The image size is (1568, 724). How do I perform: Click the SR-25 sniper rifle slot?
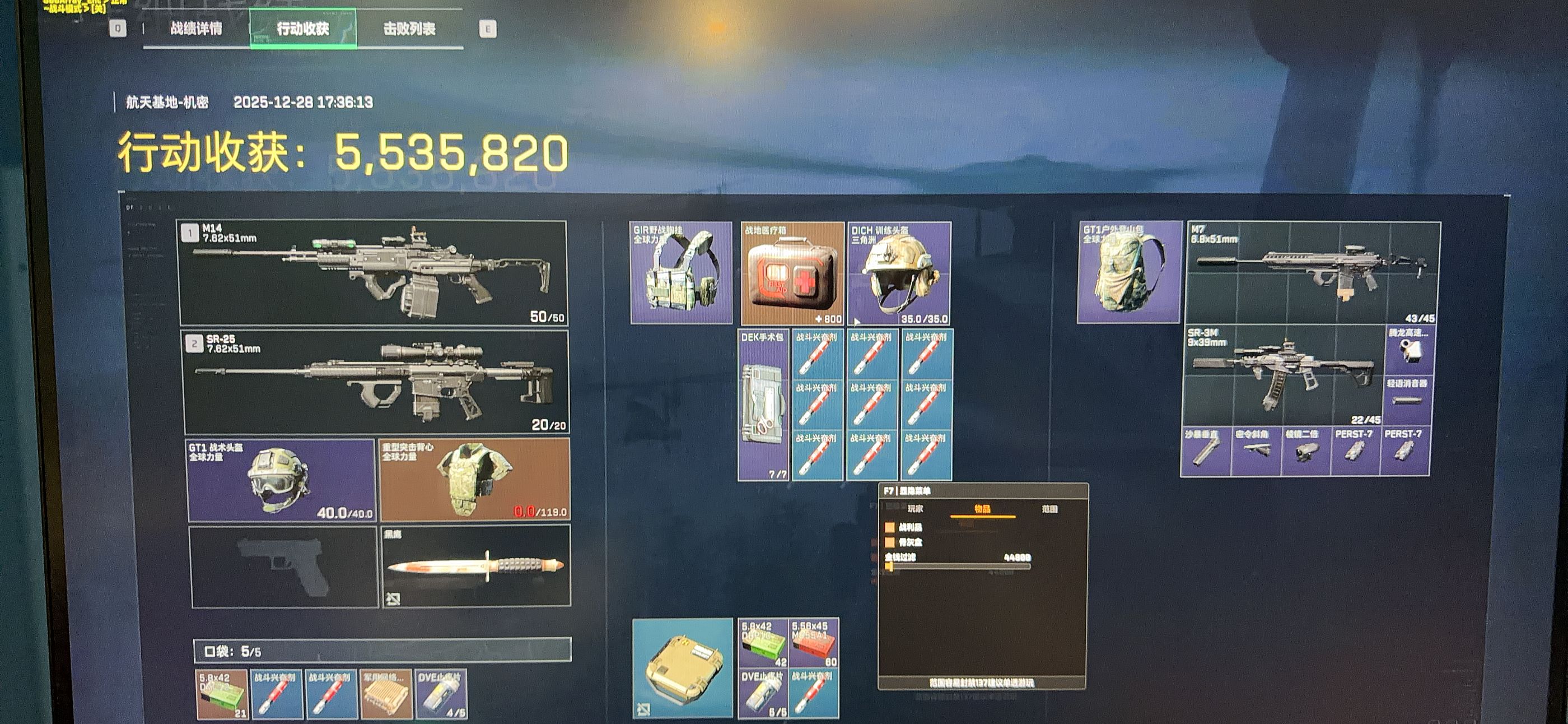point(376,382)
